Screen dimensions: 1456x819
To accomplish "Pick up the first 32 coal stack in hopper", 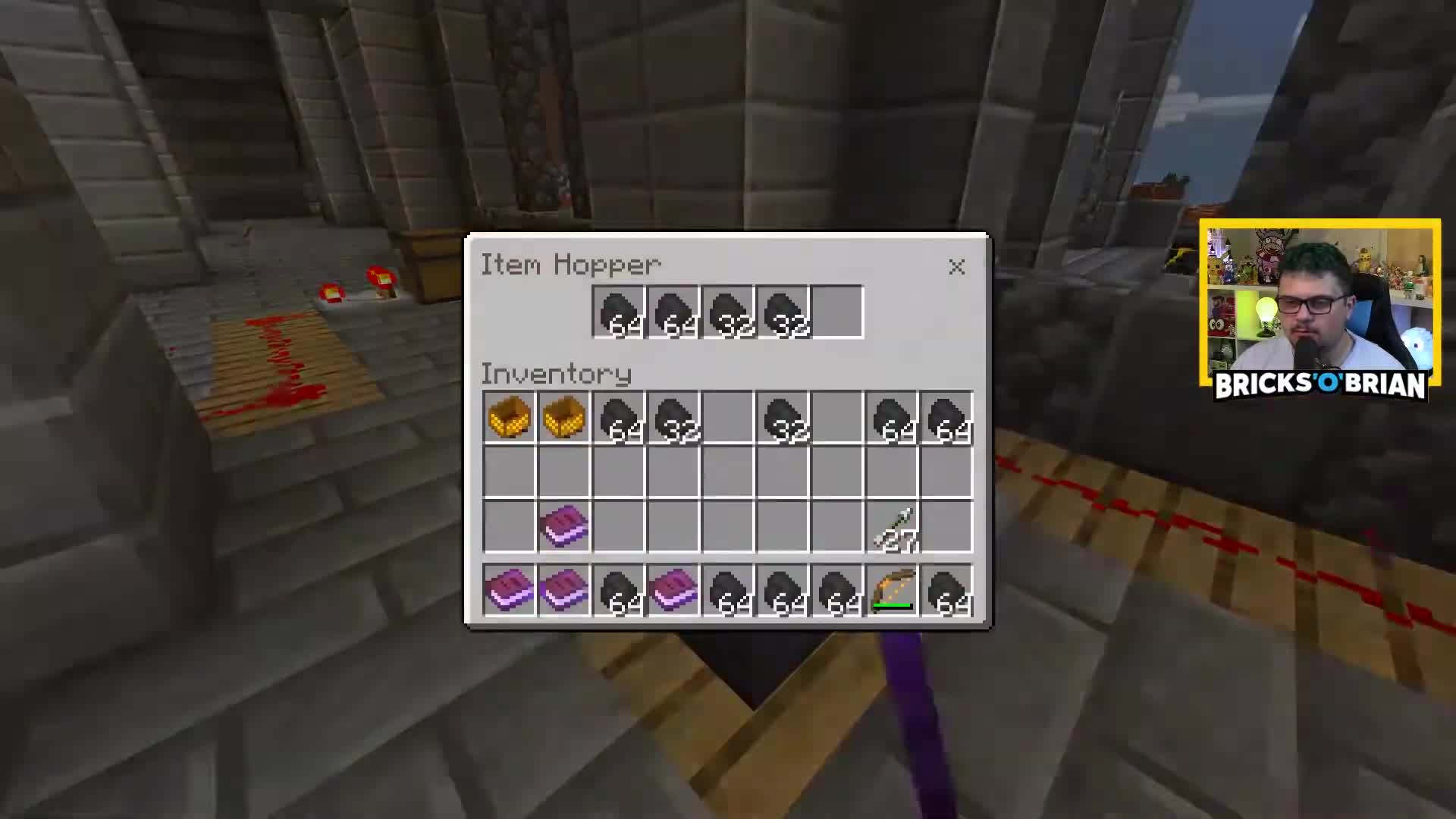I will tap(728, 311).
